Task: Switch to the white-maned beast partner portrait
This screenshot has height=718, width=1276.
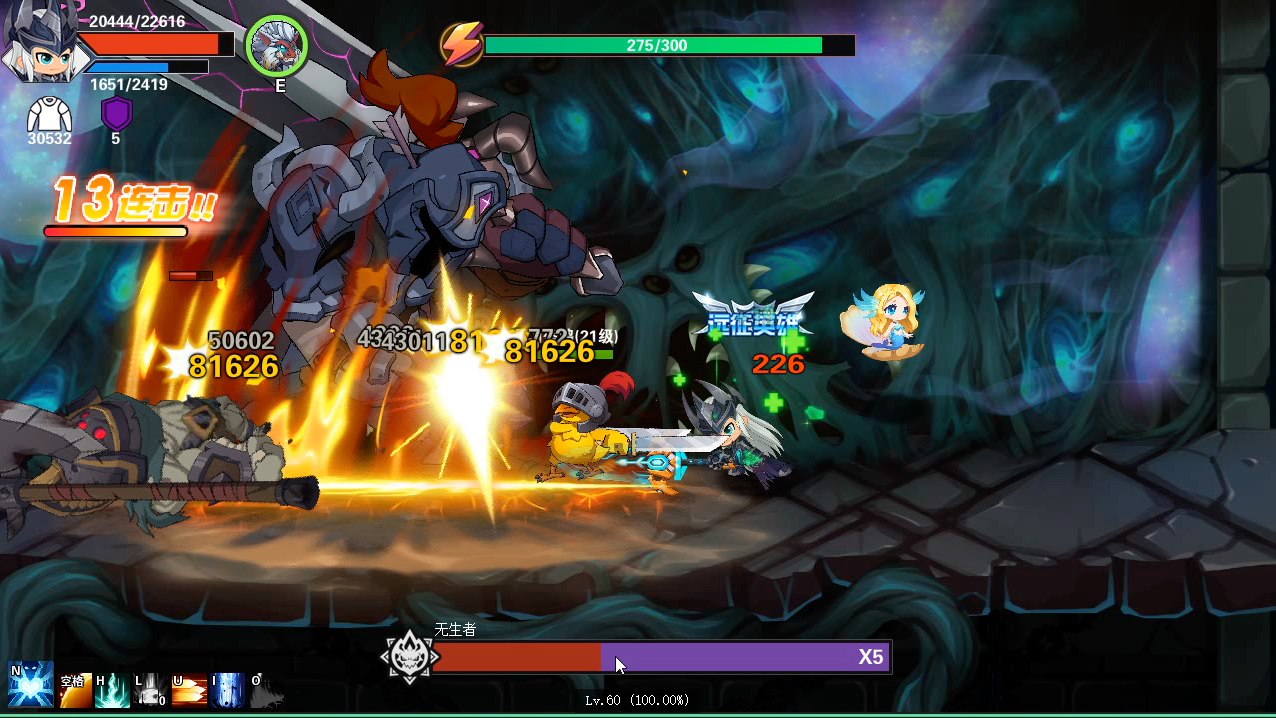Action: tap(276, 45)
